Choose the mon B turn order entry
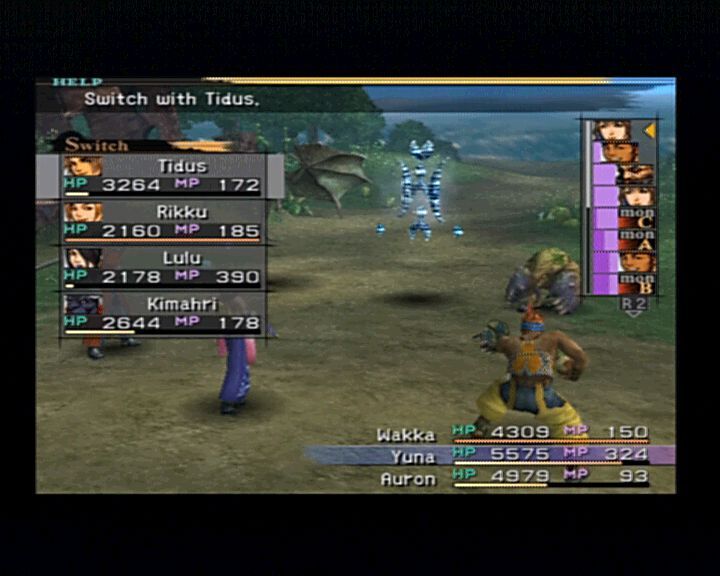The height and width of the screenshot is (576, 720). coord(636,282)
